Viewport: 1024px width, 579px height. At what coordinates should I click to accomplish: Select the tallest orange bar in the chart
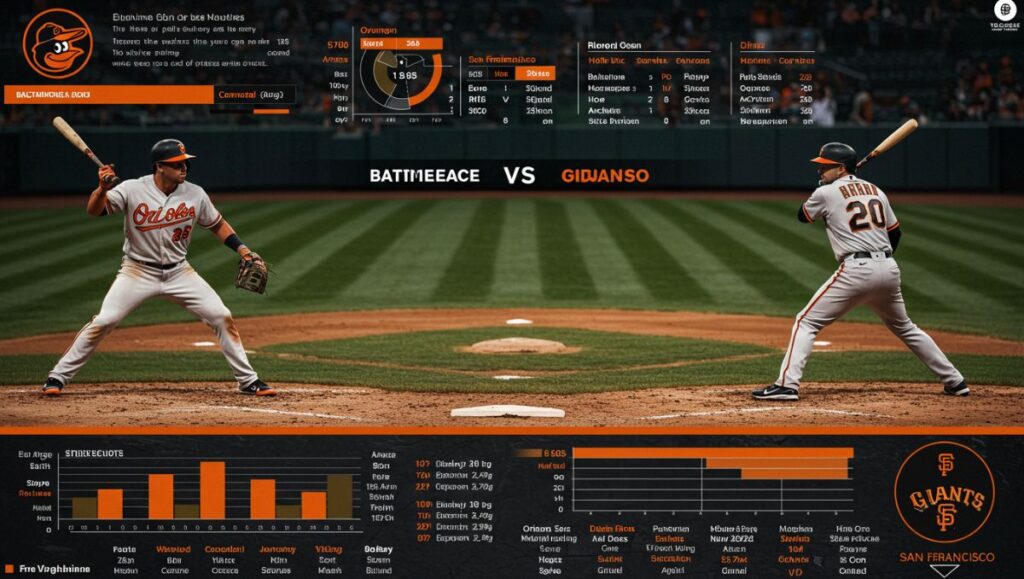(x=212, y=489)
